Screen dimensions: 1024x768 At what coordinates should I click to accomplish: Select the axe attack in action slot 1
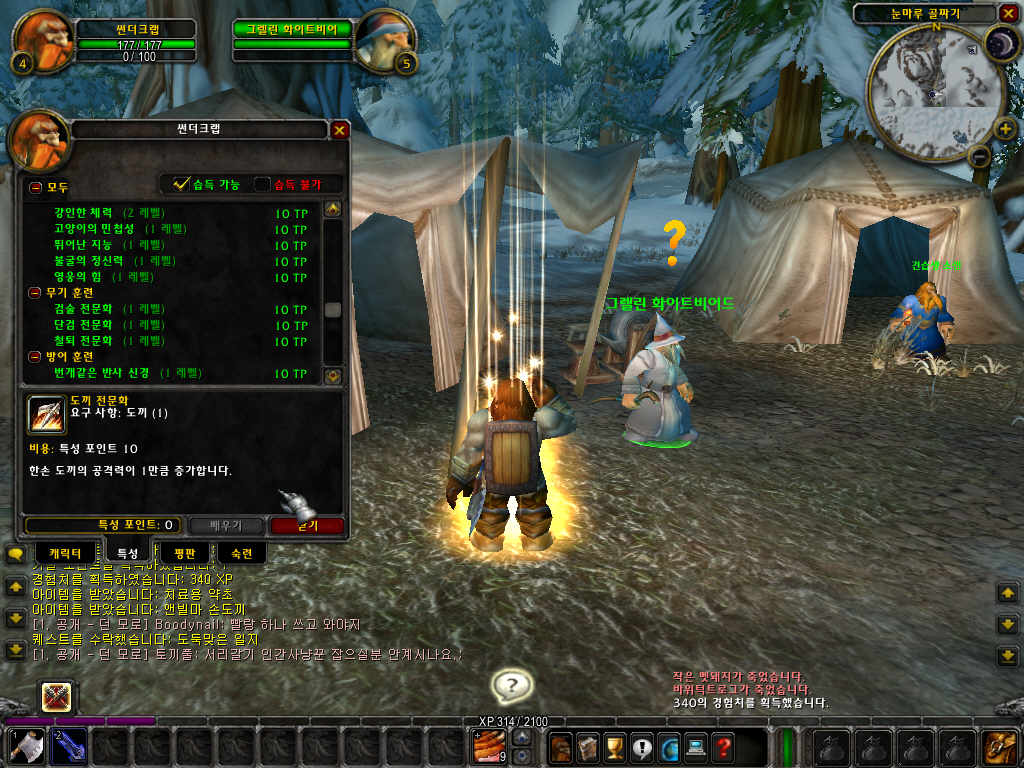tap(24, 746)
